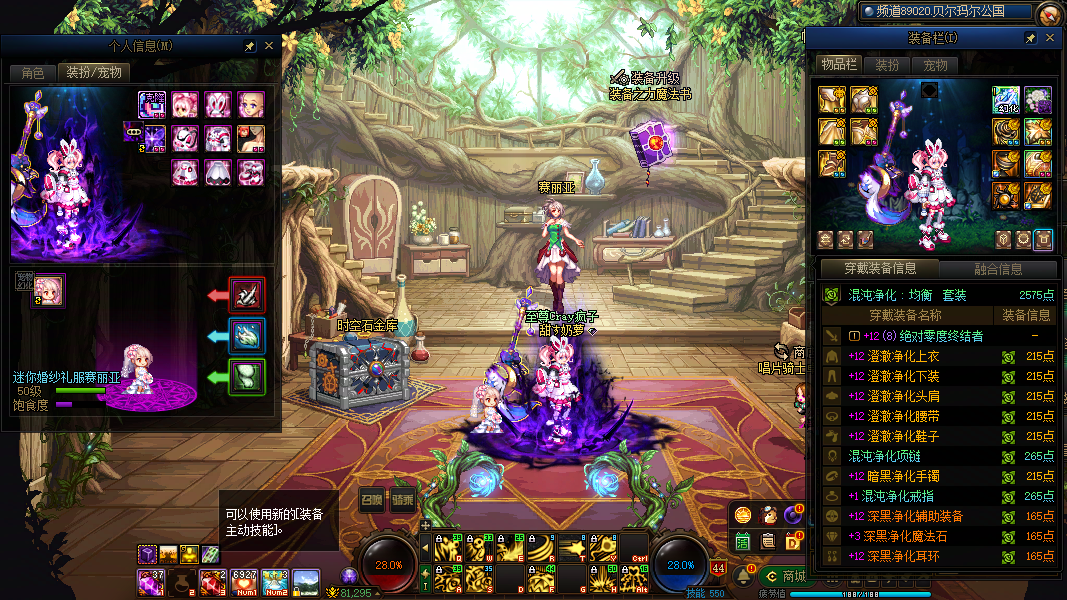Pin the personal info window
This screenshot has width=1067, height=600.
pyautogui.click(x=249, y=46)
